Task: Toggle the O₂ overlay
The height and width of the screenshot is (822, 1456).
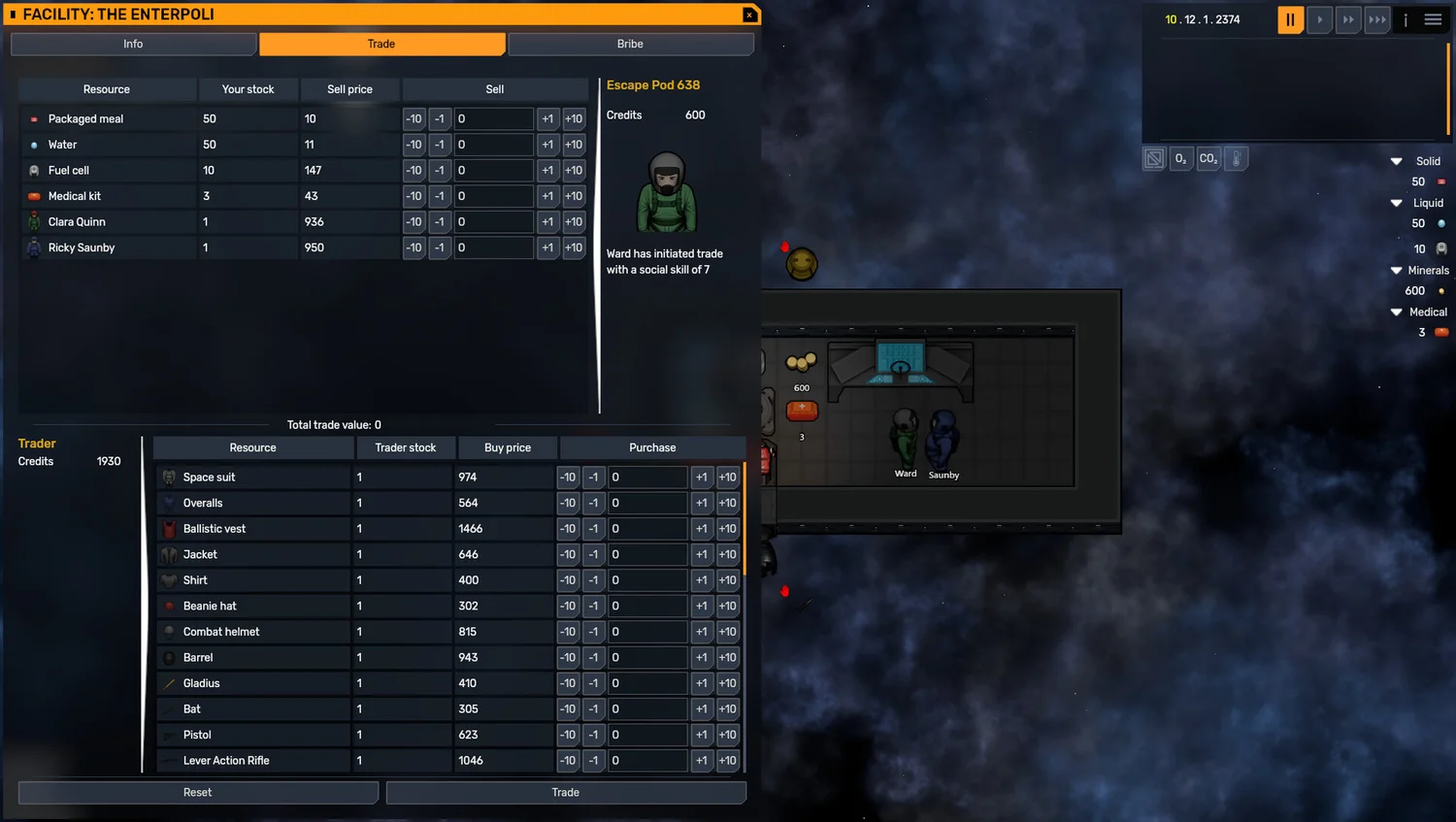Action: coord(1180,159)
